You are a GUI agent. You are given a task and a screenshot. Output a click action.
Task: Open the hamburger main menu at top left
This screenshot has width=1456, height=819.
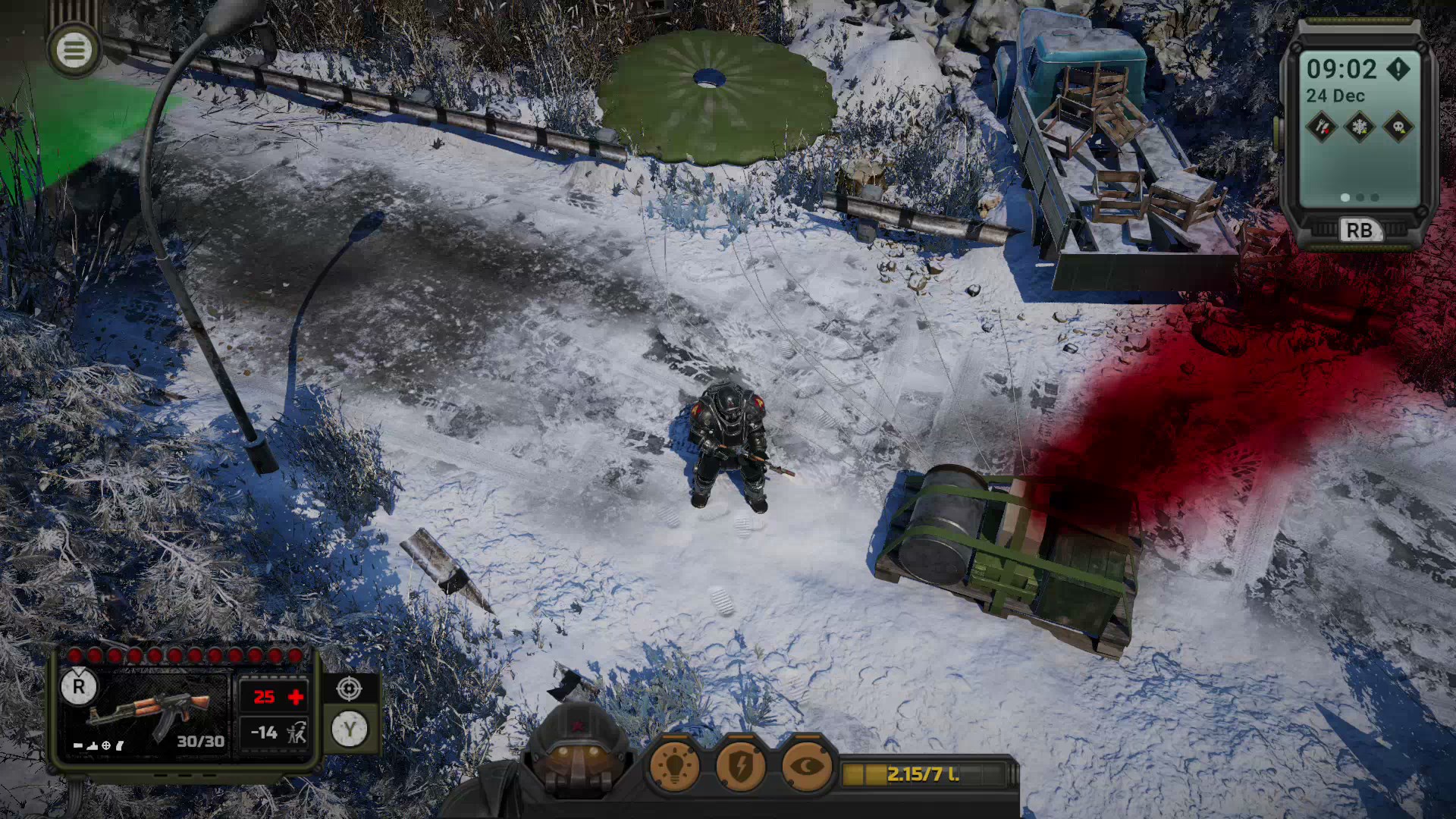(74, 50)
